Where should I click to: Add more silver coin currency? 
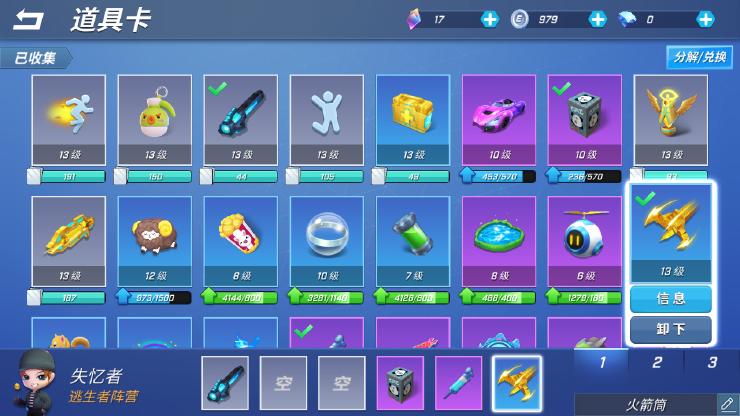click(x=597, y=19)
